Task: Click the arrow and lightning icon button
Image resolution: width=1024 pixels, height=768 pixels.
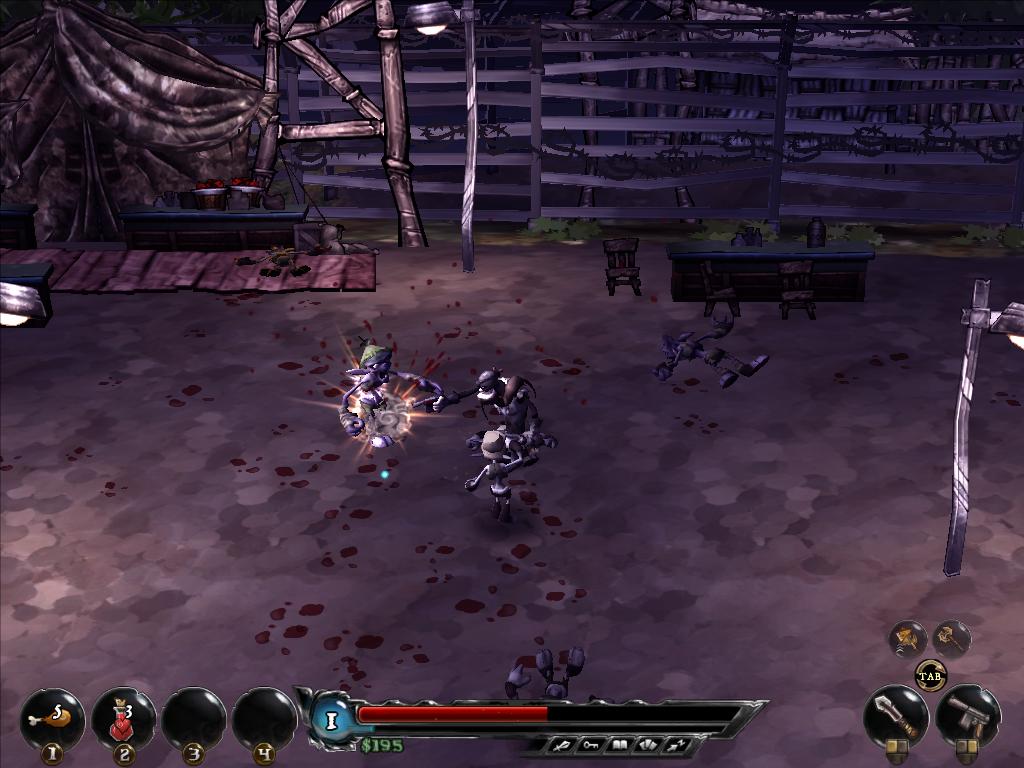Action: [x=675, y=745]
